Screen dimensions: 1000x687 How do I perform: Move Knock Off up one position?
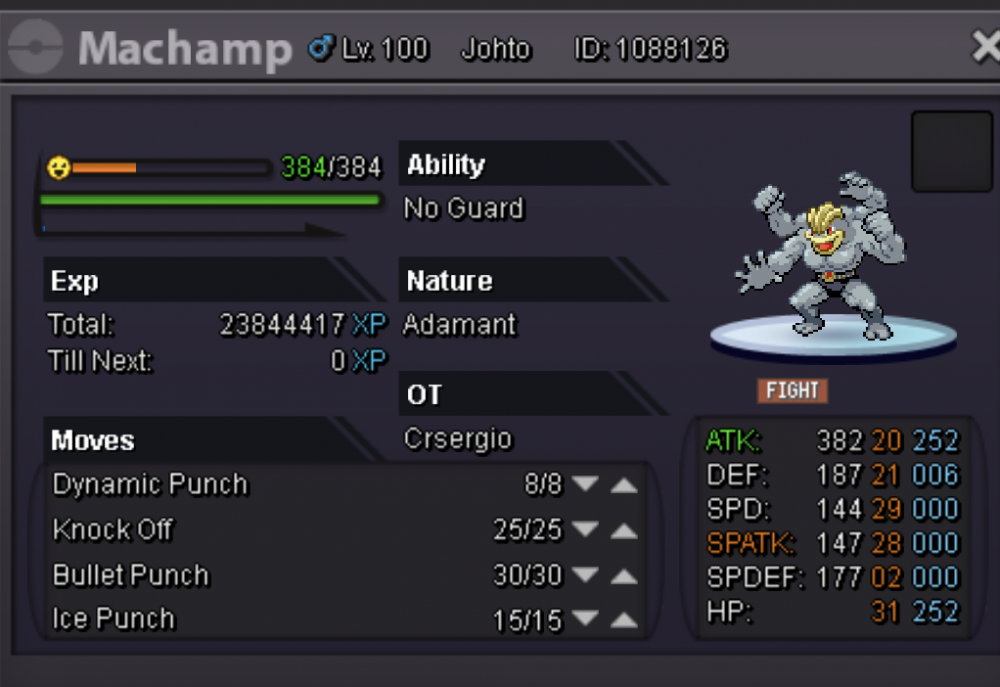624,530
